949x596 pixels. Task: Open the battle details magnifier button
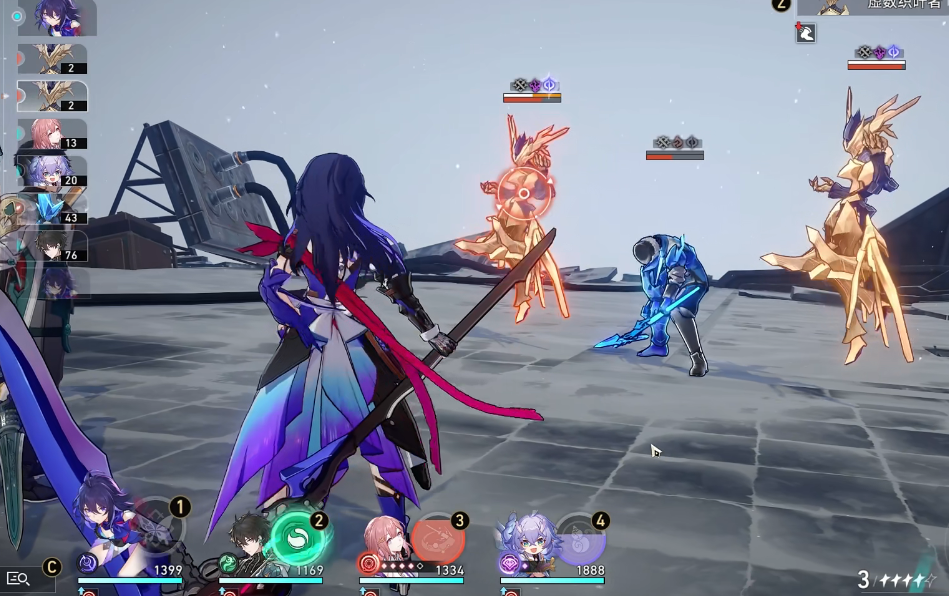coord(17,578)
